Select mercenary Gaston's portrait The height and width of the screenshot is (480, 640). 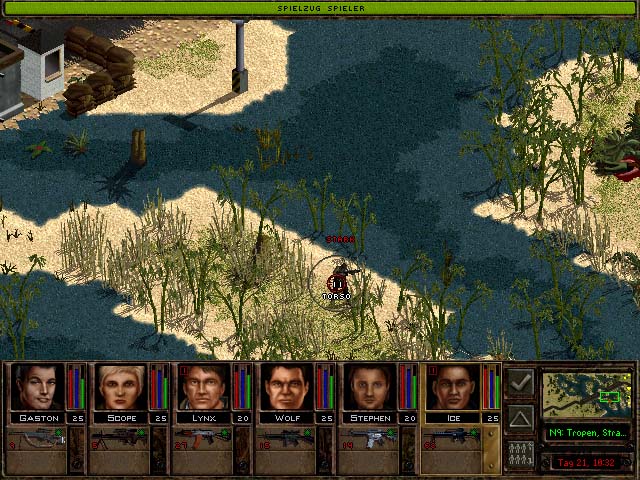[x=37, y=387]
